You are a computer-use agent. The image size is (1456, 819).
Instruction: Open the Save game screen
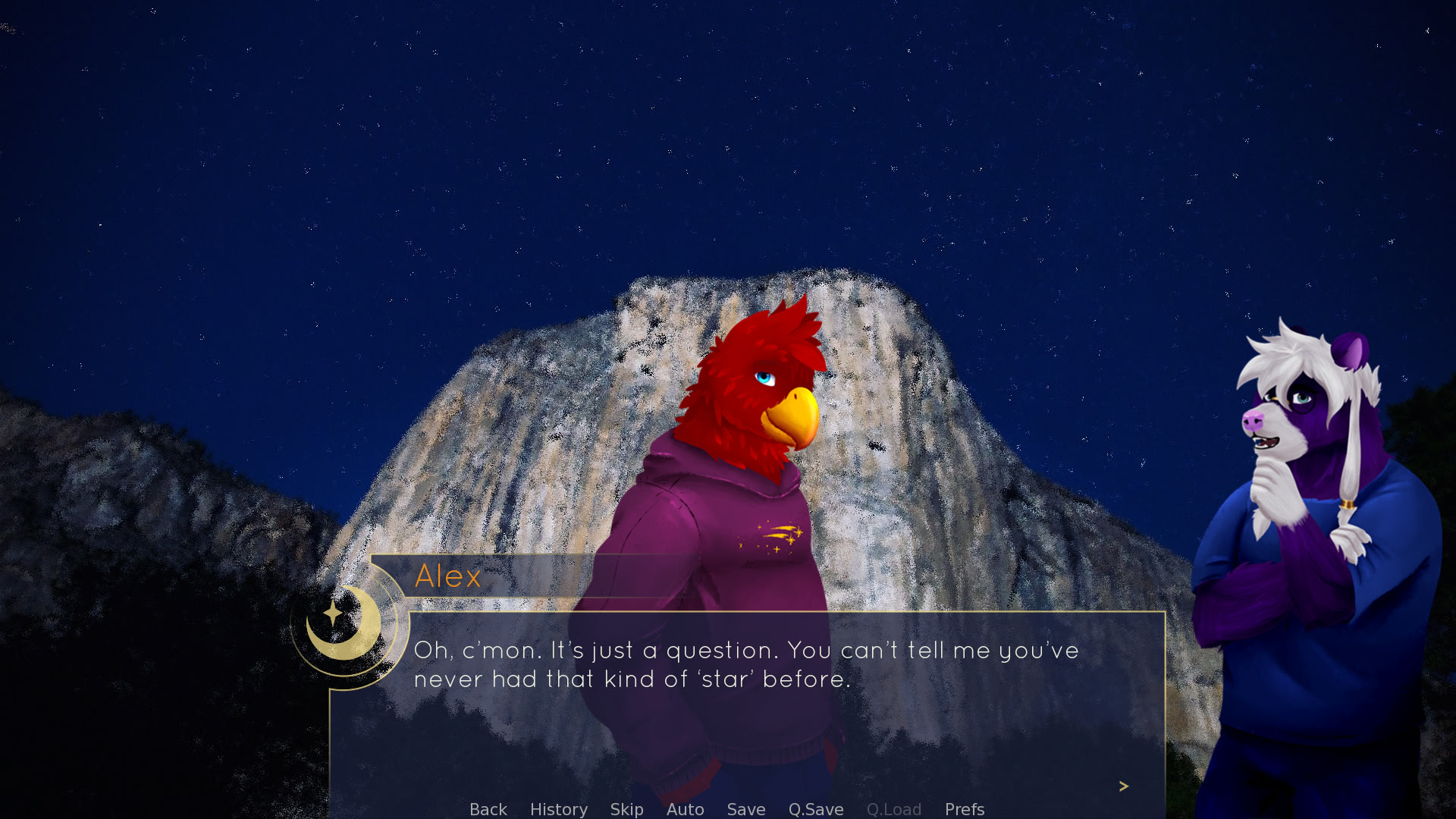pos(745,809)
